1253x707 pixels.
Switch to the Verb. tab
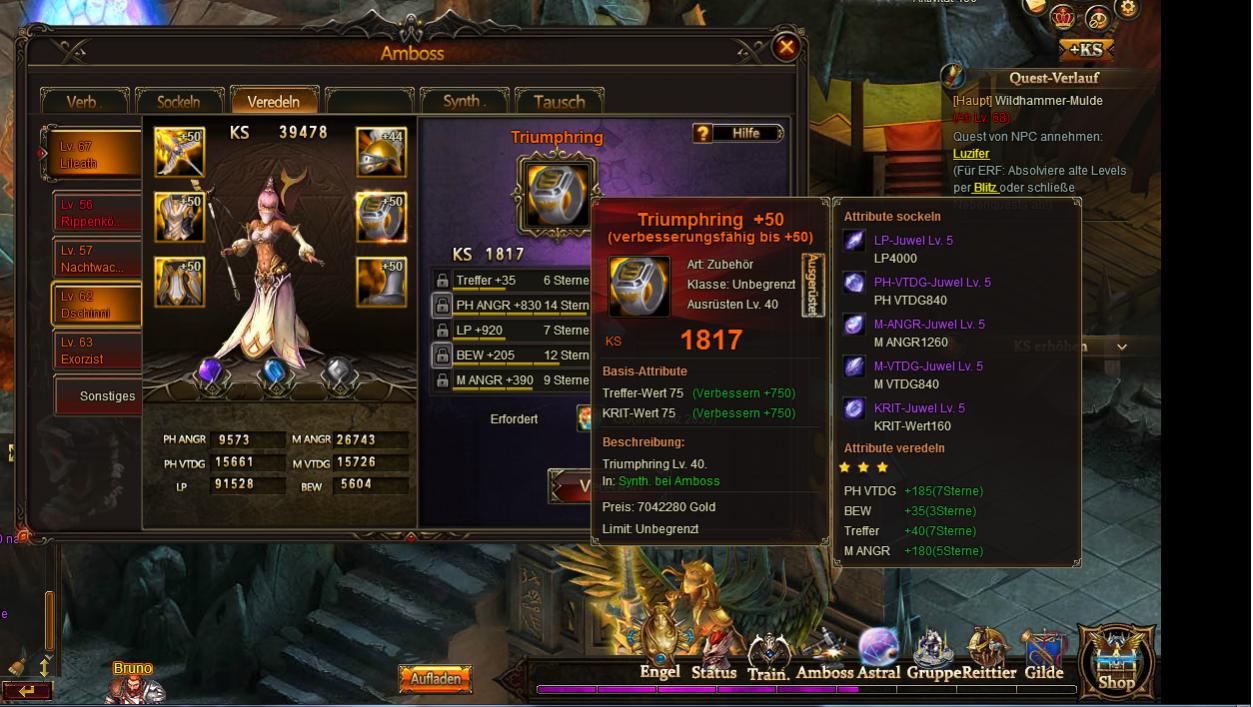point(84,101)
